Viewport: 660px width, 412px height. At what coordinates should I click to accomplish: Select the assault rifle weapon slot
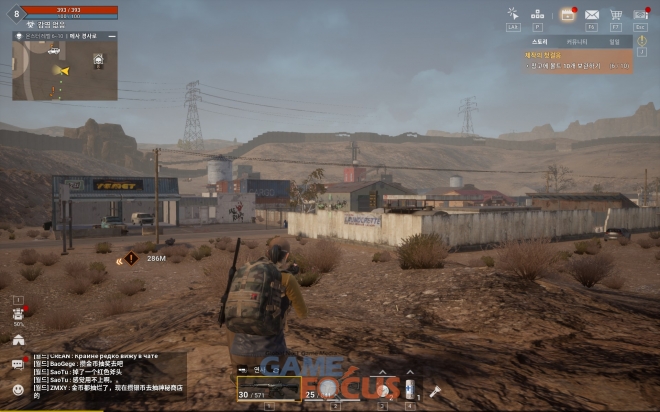268,389
